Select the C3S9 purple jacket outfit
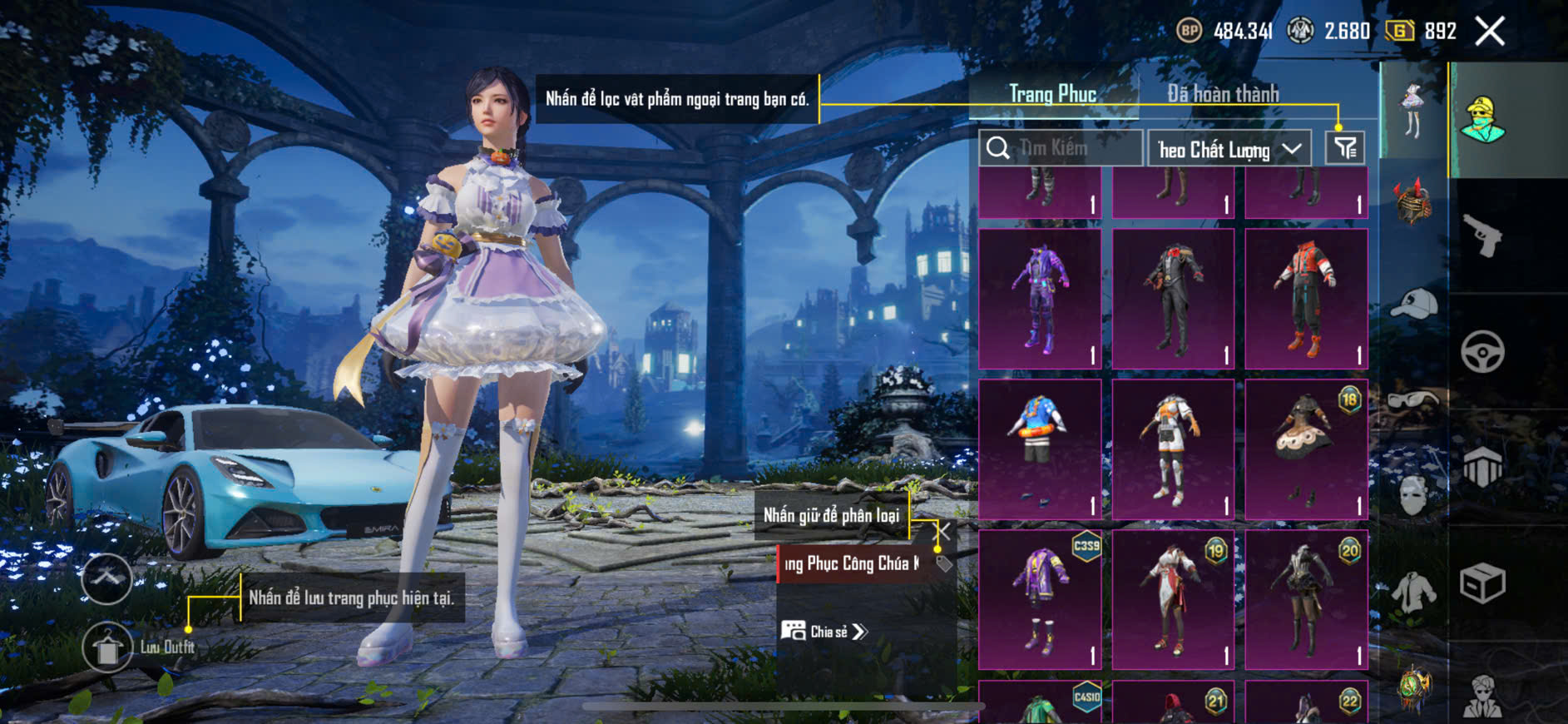Image resolution: width=1568 pixels, height=724 pixels. [1040, 599]
